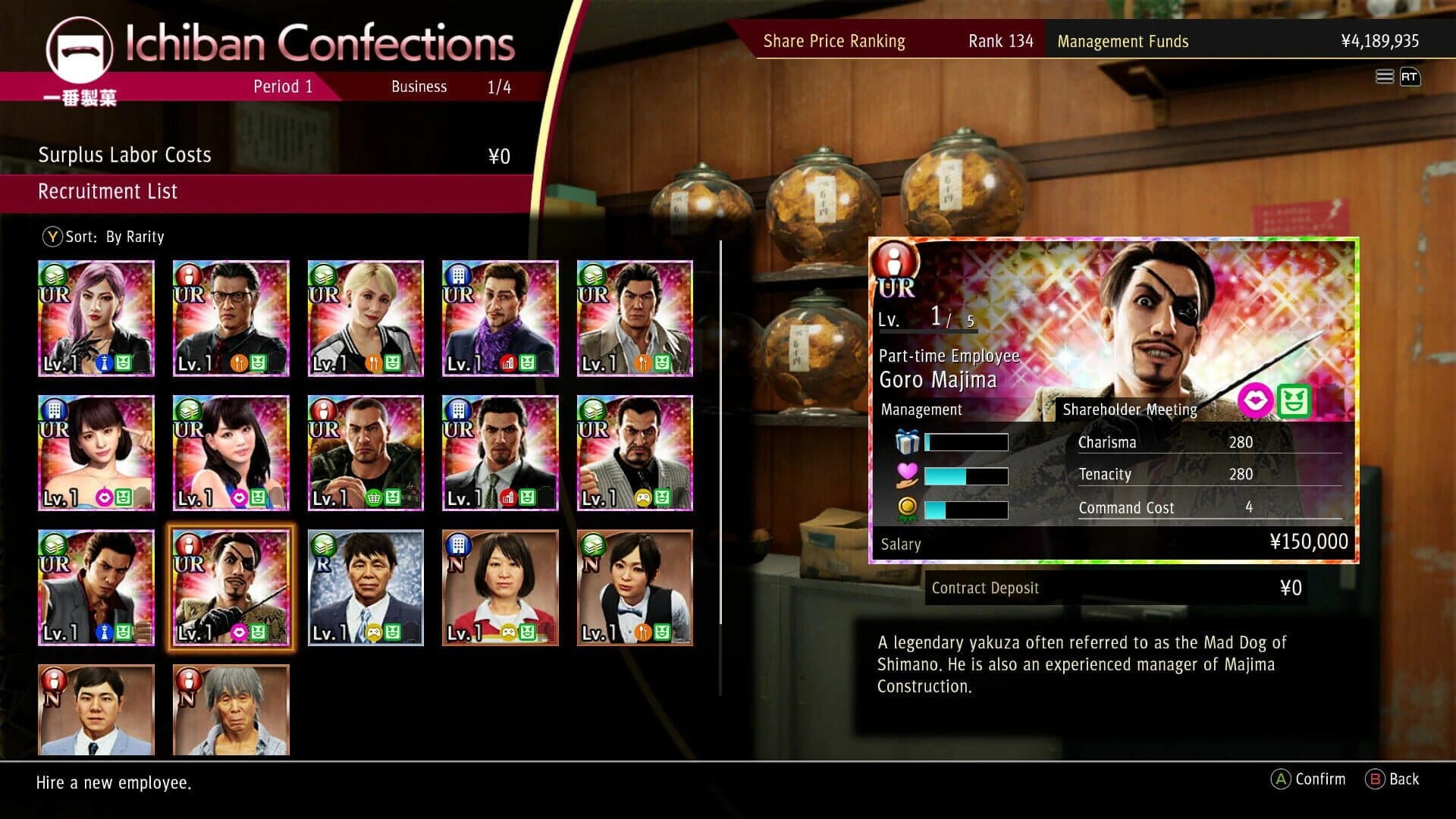1456x819 pixels.
Task: Click the chess piece trait icon on the purple-haired employee
Action: [x=105, y=364]
